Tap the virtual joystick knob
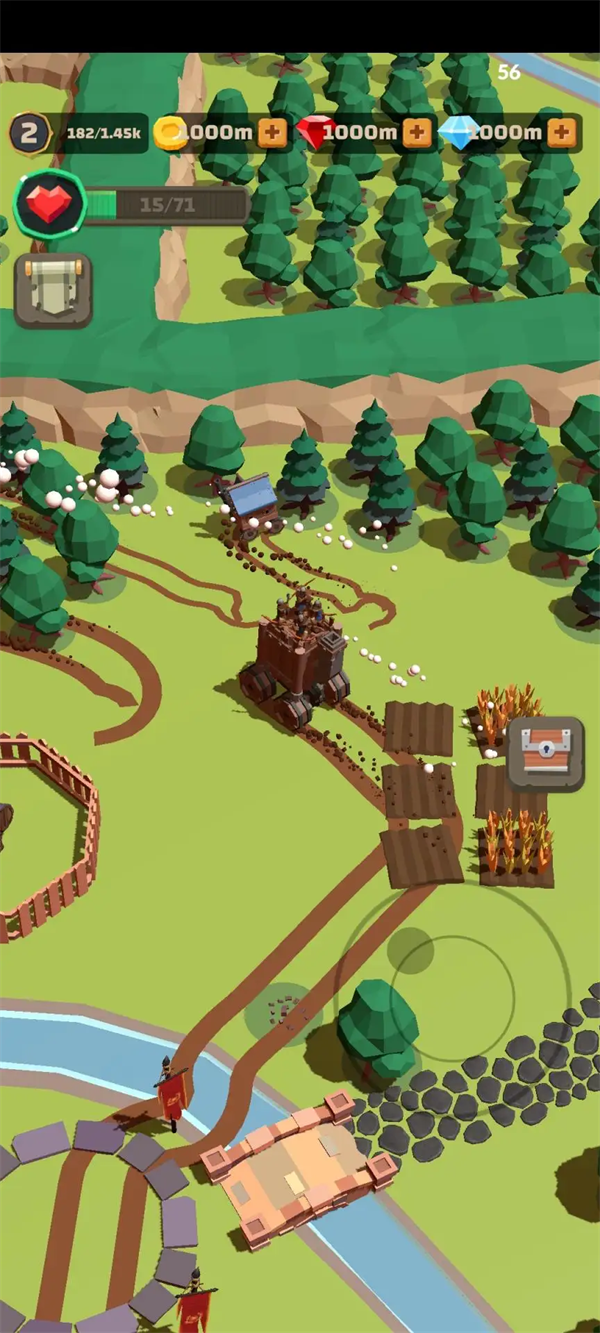Screen dimensions: 600x1333 [x=410, y=949]
